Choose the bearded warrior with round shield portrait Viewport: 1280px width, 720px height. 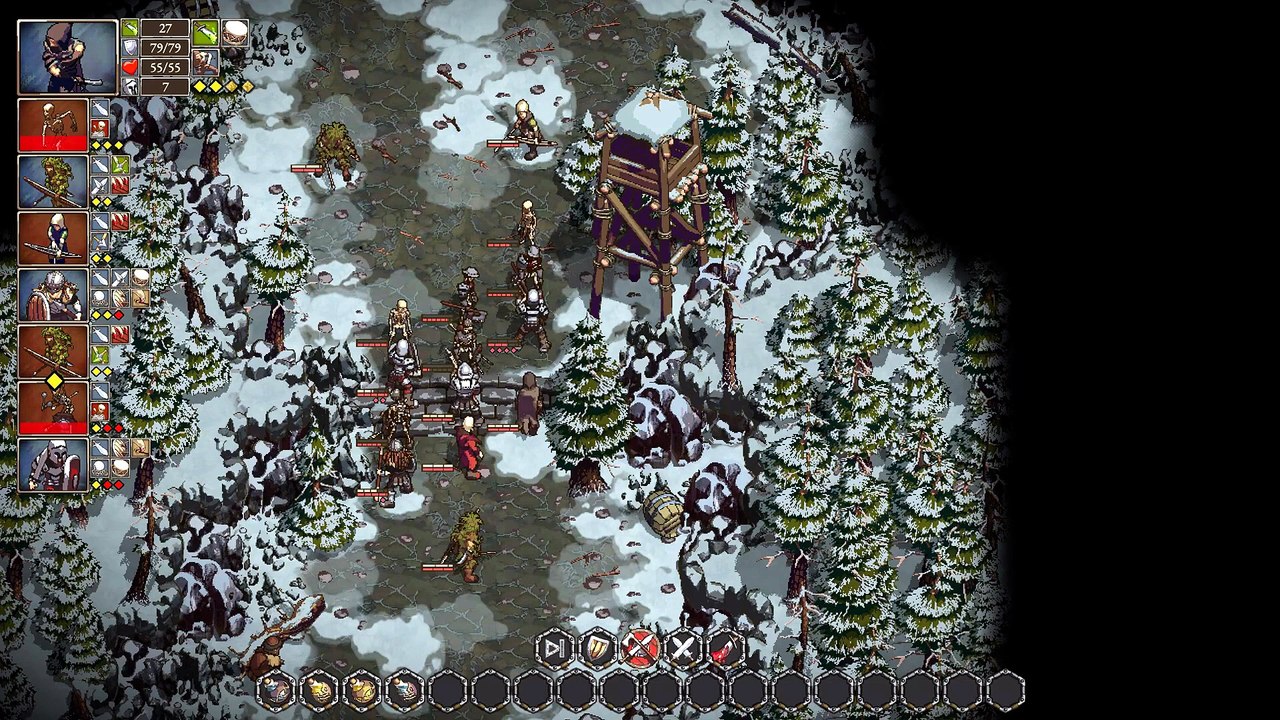coord(53,295)
